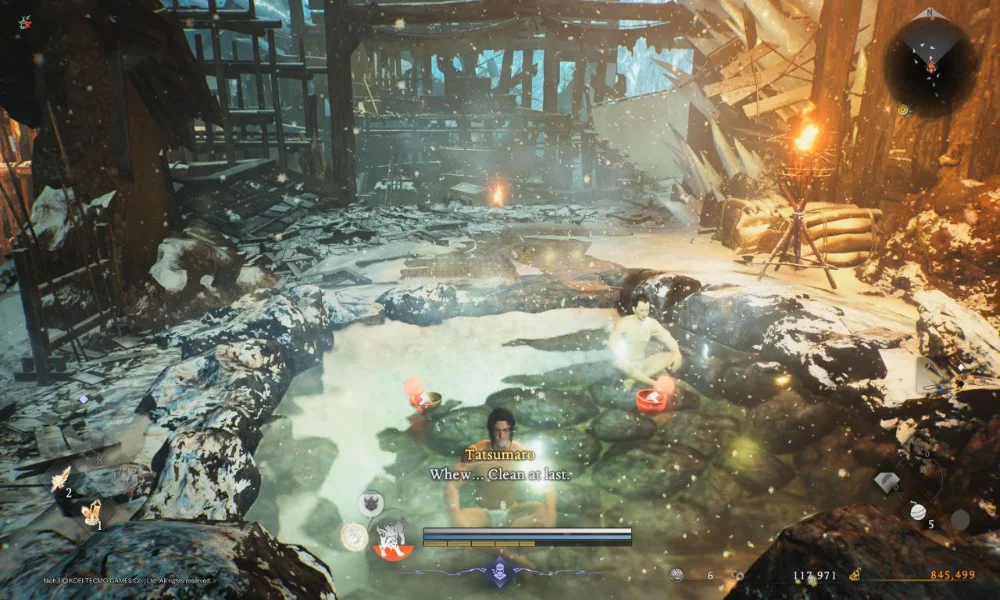The height and width of the screenshot is (600, 1000).
Task: Click the purple stance emblem below the bars
Action: point(499,573)
